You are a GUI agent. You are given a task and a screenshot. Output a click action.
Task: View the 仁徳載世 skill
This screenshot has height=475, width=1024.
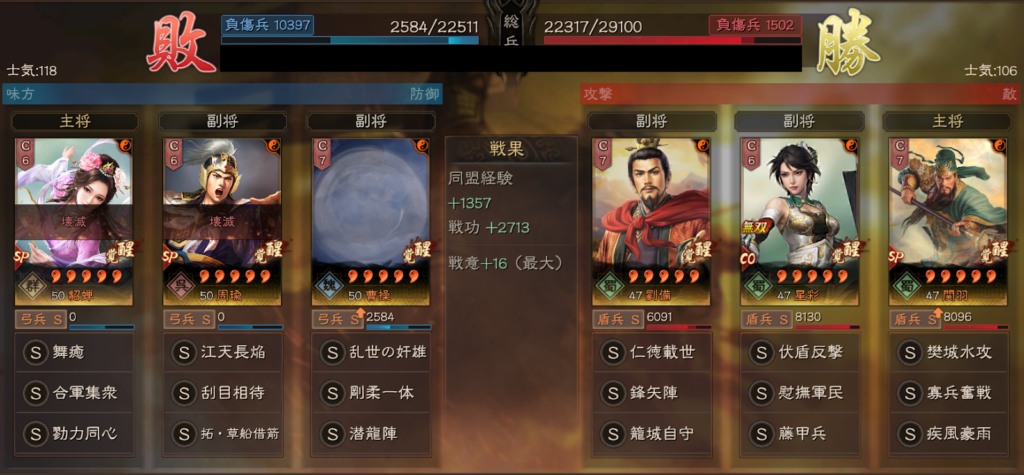click(651, 352)
